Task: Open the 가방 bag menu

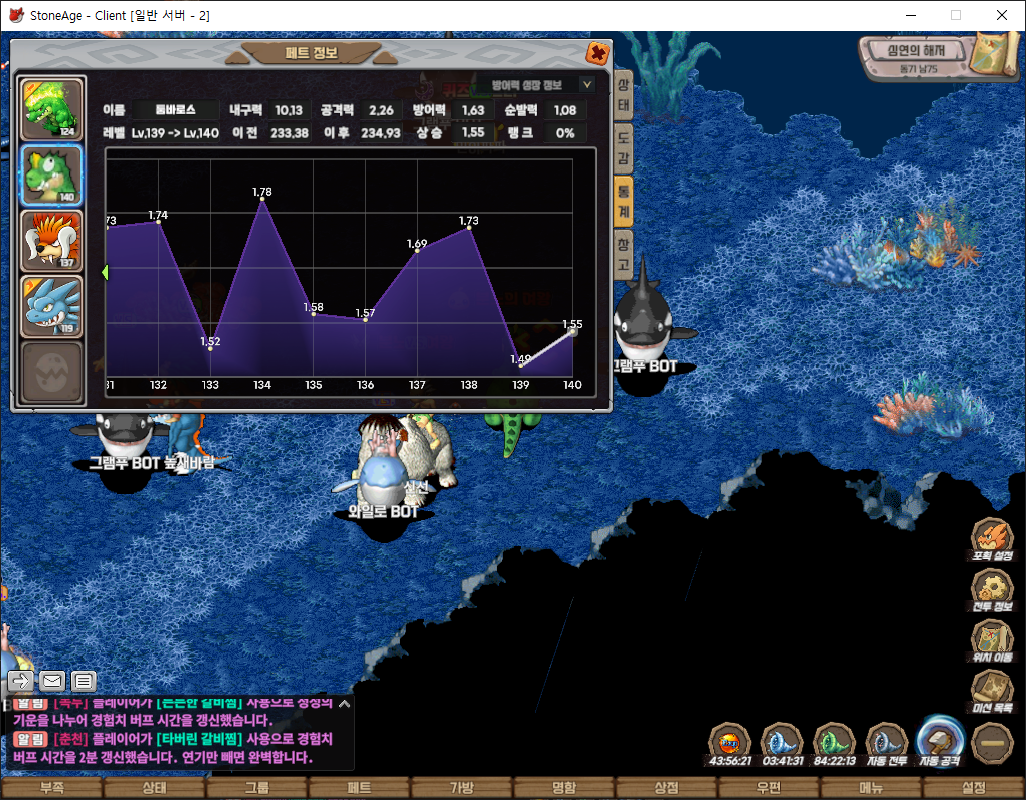Action: [x=461, y=788]
